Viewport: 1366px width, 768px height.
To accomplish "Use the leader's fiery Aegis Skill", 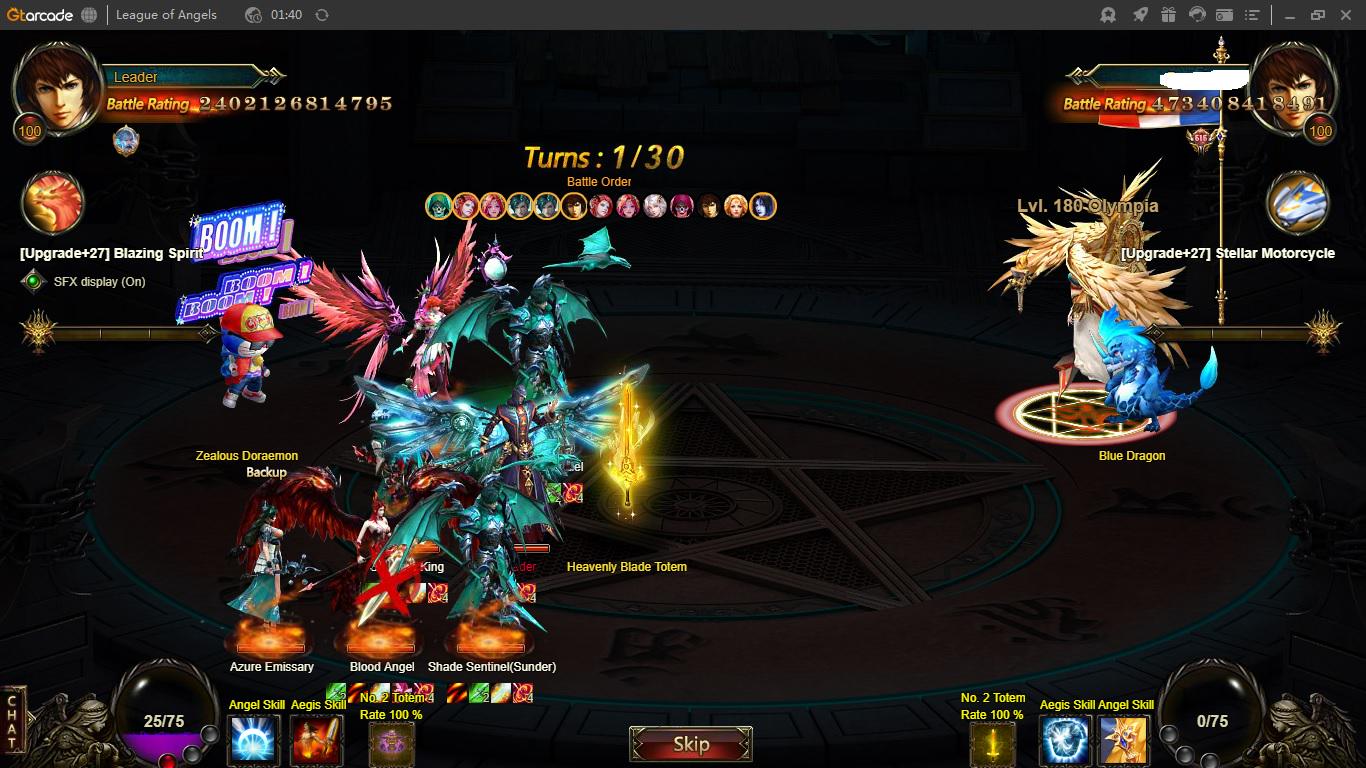I will coord(316,741).
